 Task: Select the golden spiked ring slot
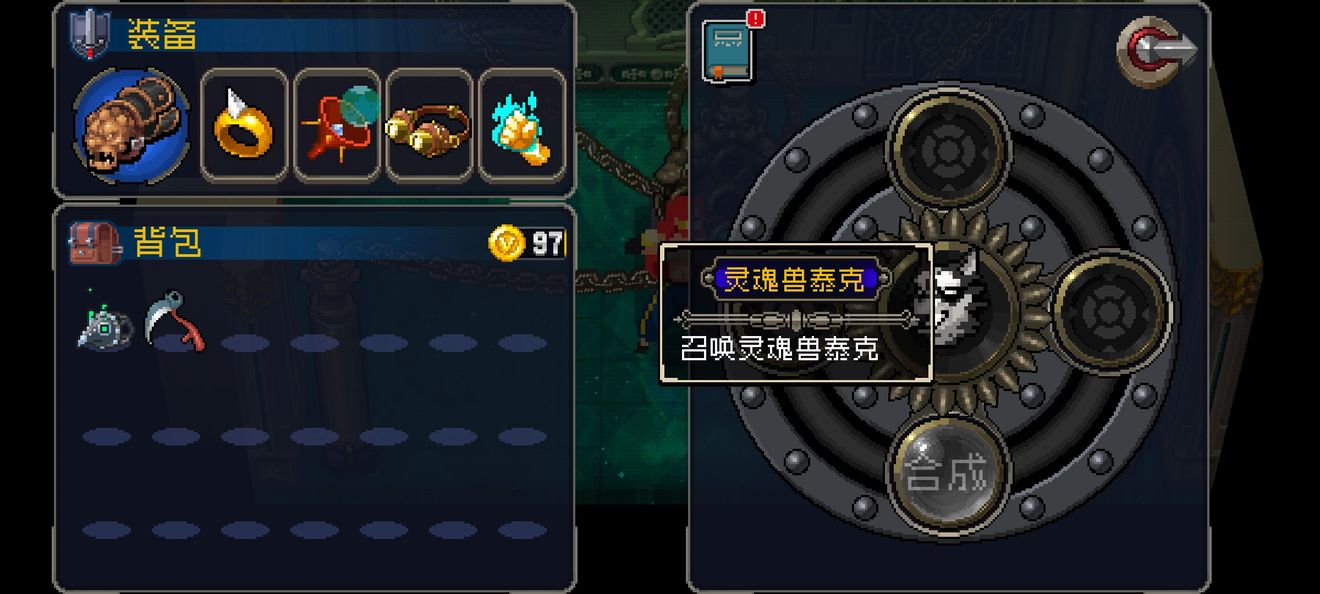click(x=244, y=125)
